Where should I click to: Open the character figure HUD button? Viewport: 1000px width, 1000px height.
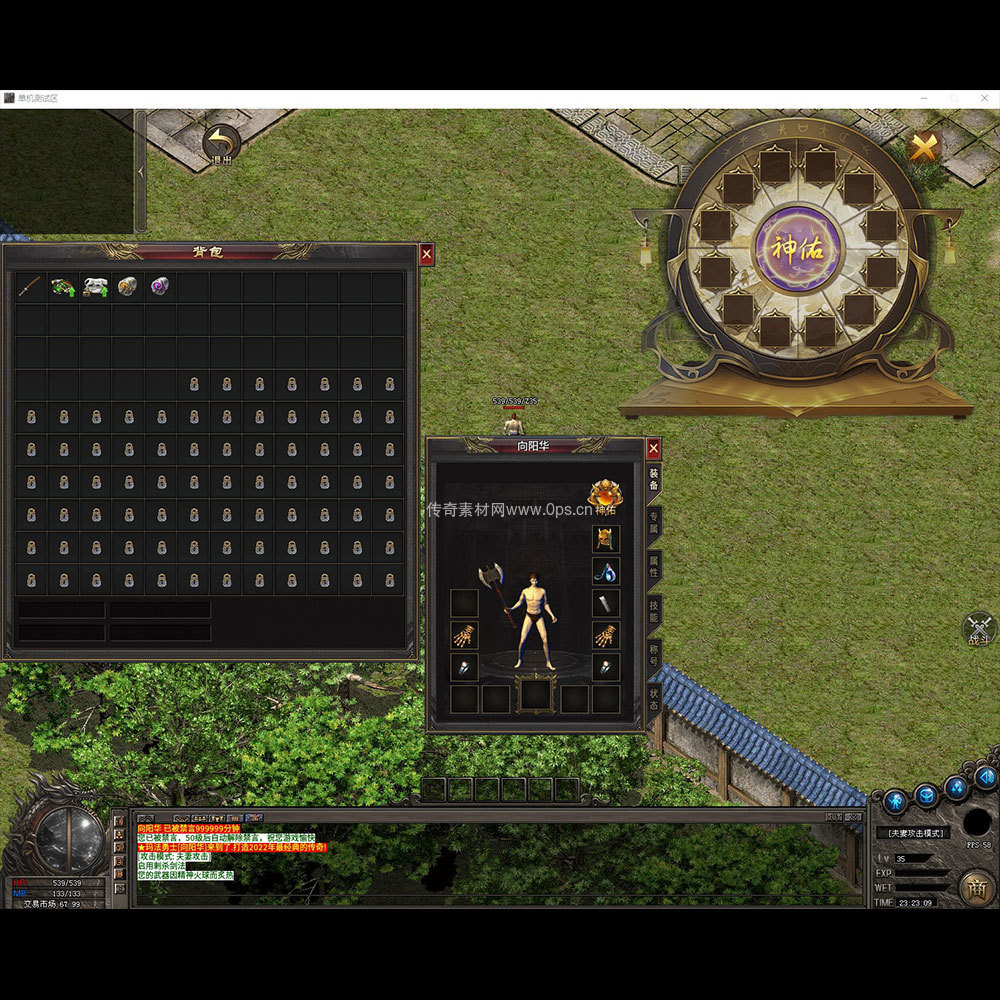(x=895, y=801)
